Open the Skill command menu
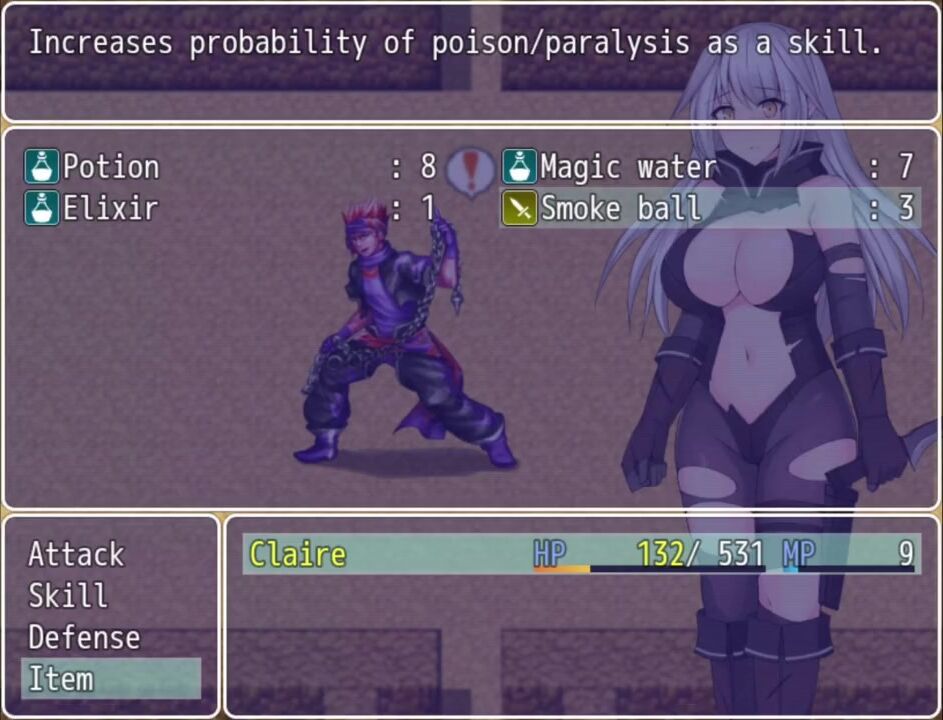This screenshot has width=943, height=720. pos(68,596)
